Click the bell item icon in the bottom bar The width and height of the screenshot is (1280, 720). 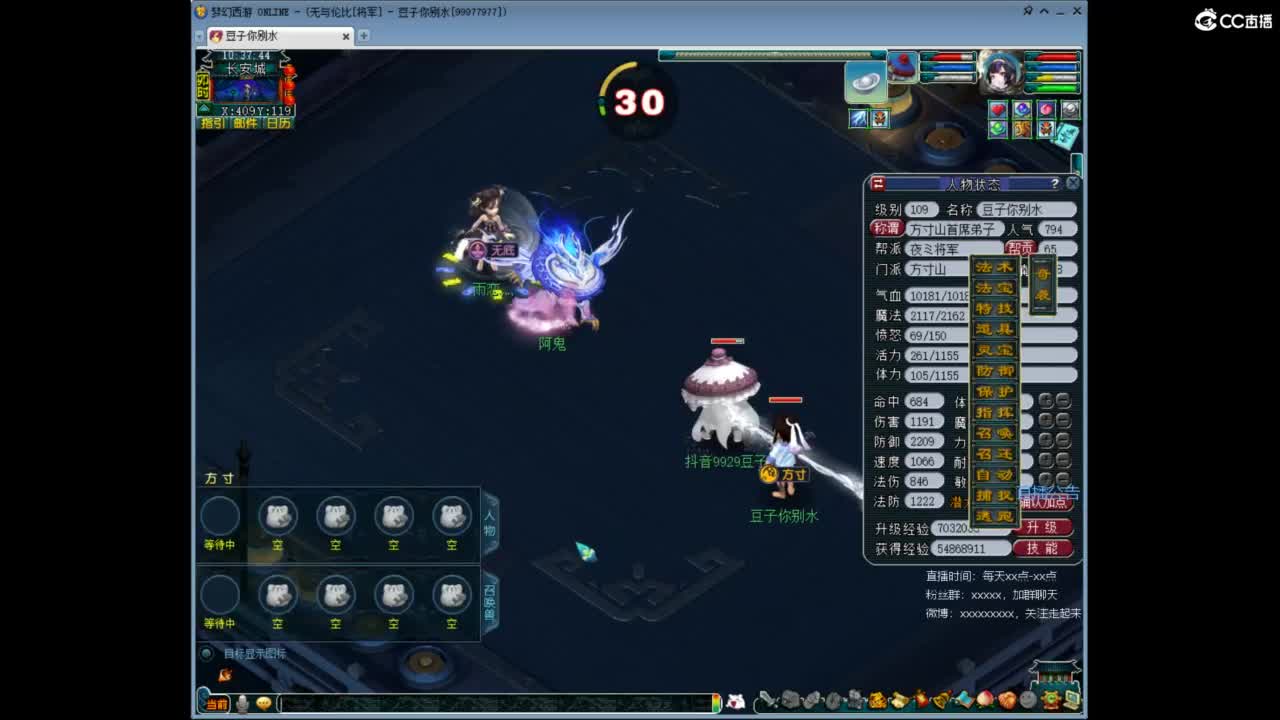(x=940, y=701)
